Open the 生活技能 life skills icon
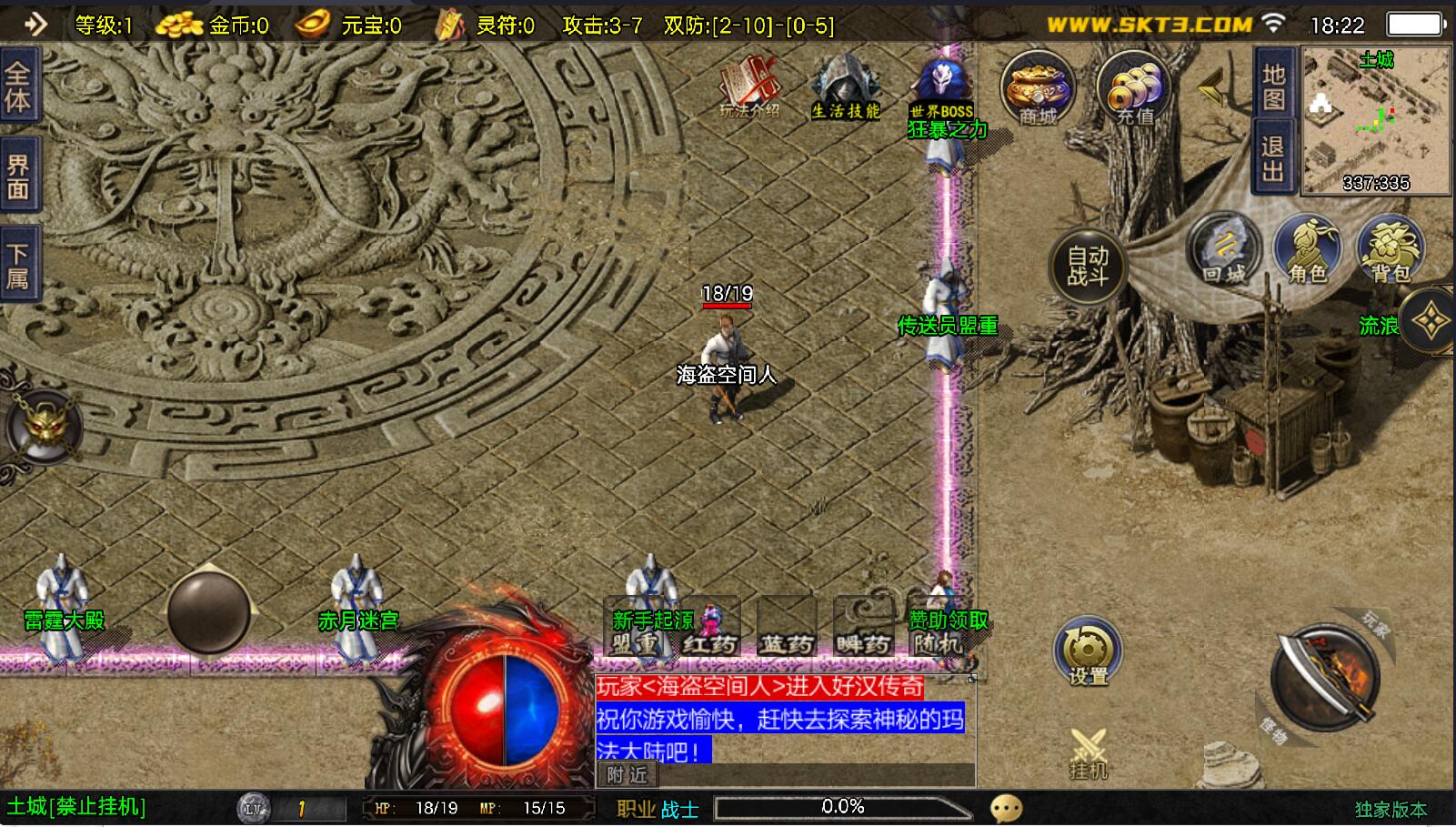The height and width of the screenshot is (827, 1456). pyautogui.click(x=846, y=87)
